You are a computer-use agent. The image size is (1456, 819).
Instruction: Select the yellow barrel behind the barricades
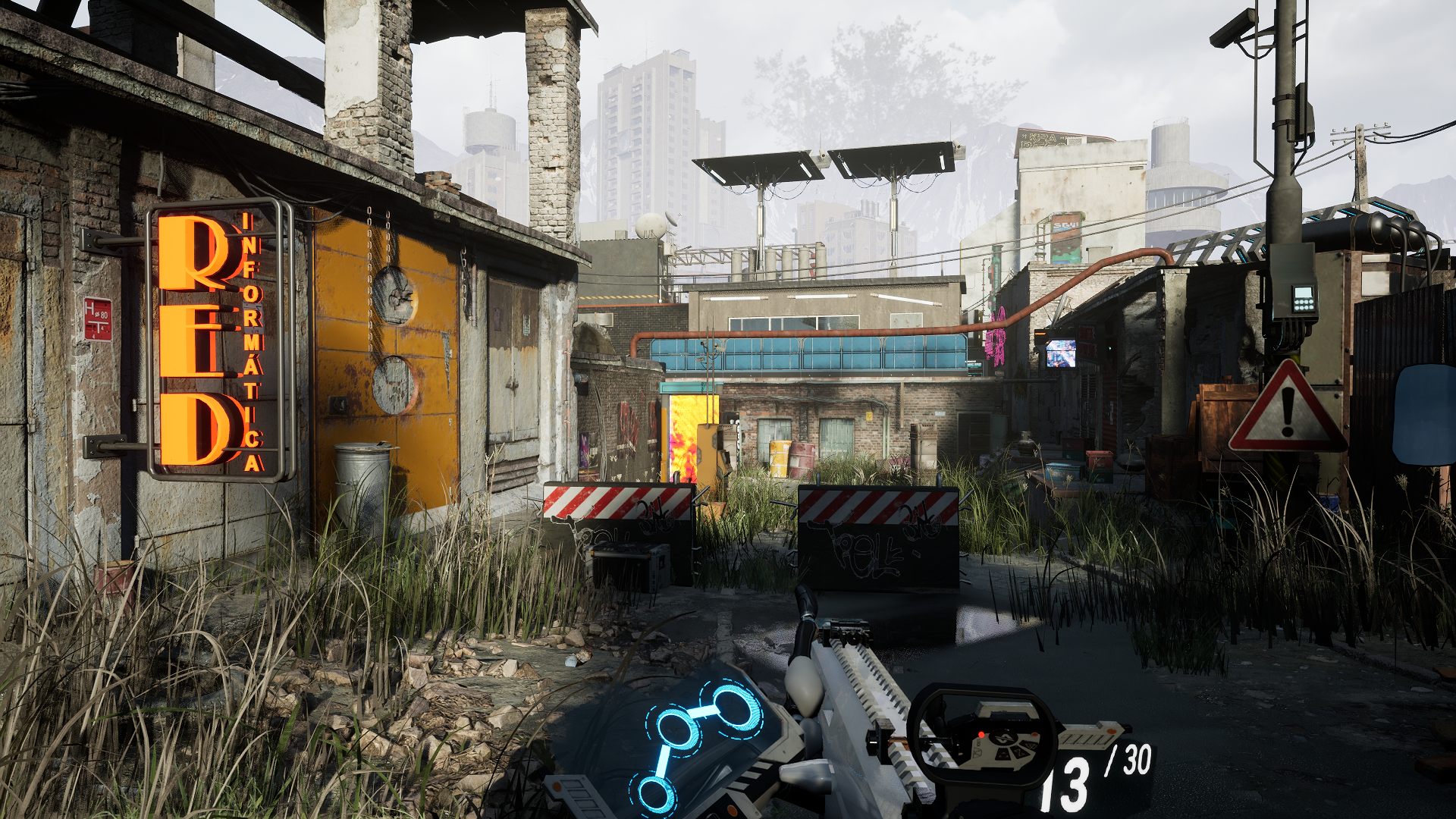(x=780, y=460)
